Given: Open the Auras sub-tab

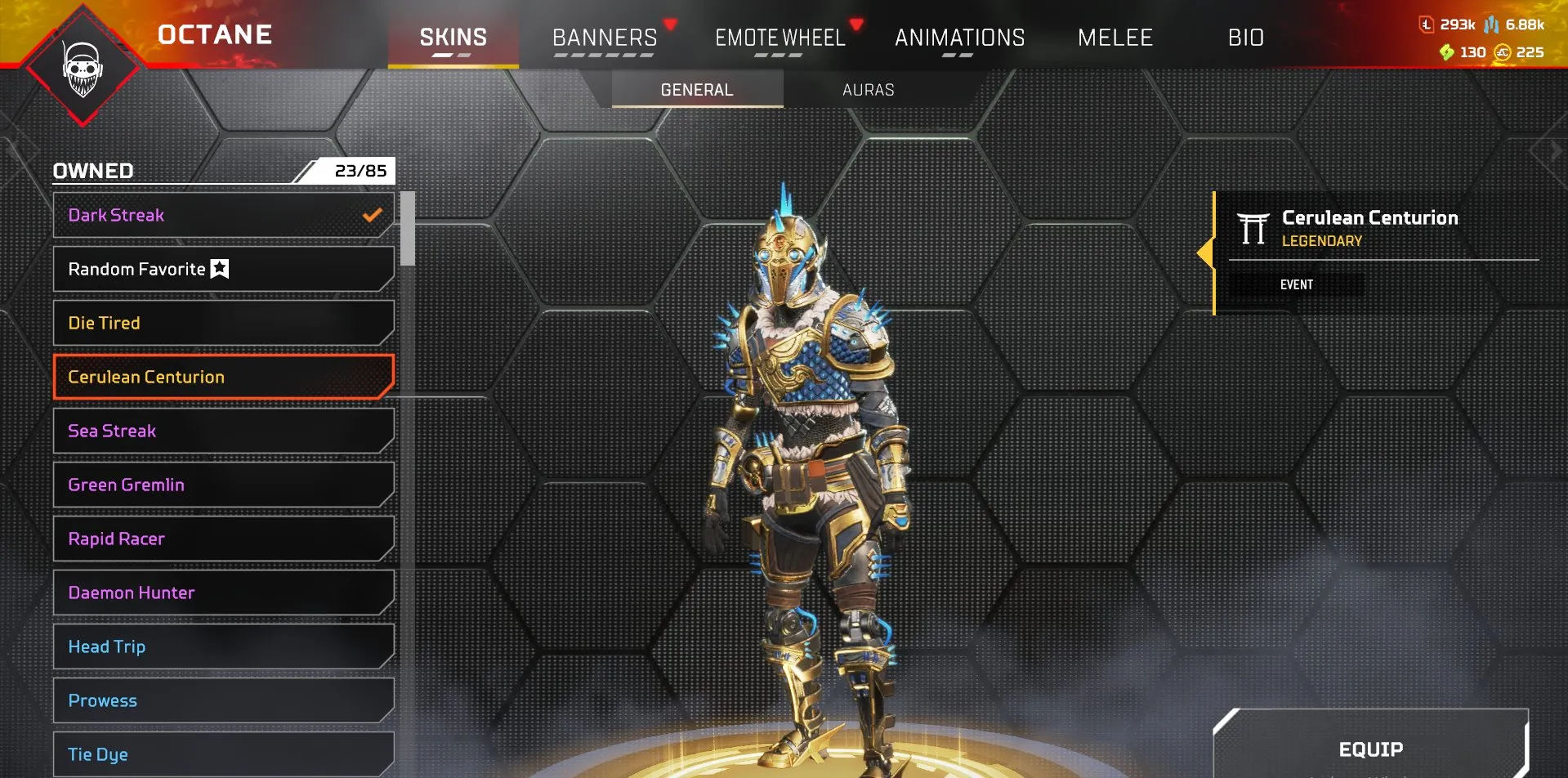Looking at the screenshot, I should tap(868, 90).
